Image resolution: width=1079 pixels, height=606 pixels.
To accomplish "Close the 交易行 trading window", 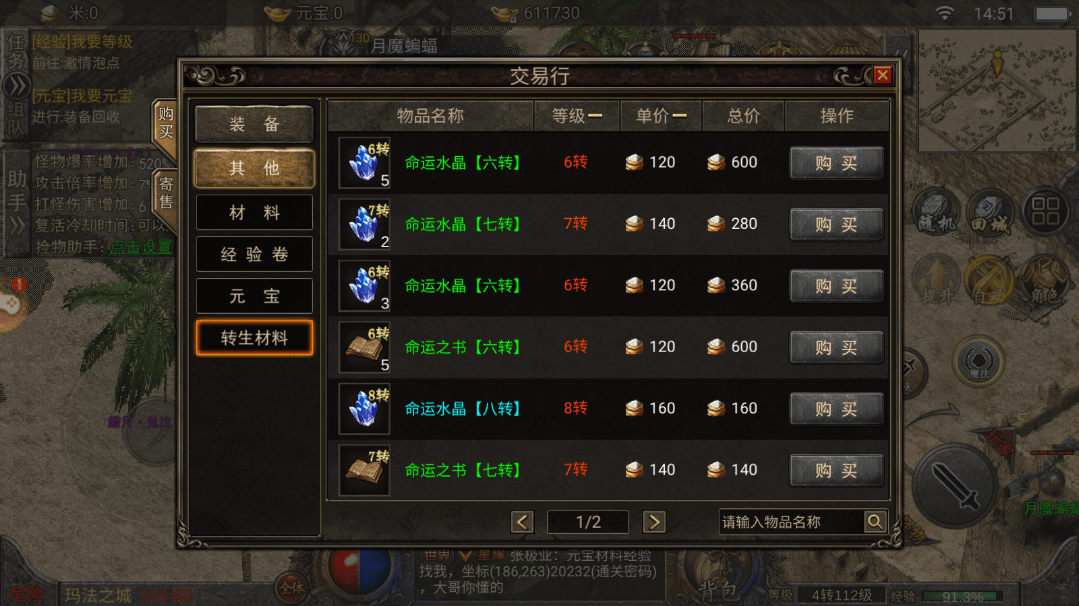I will tap(882, 75).
